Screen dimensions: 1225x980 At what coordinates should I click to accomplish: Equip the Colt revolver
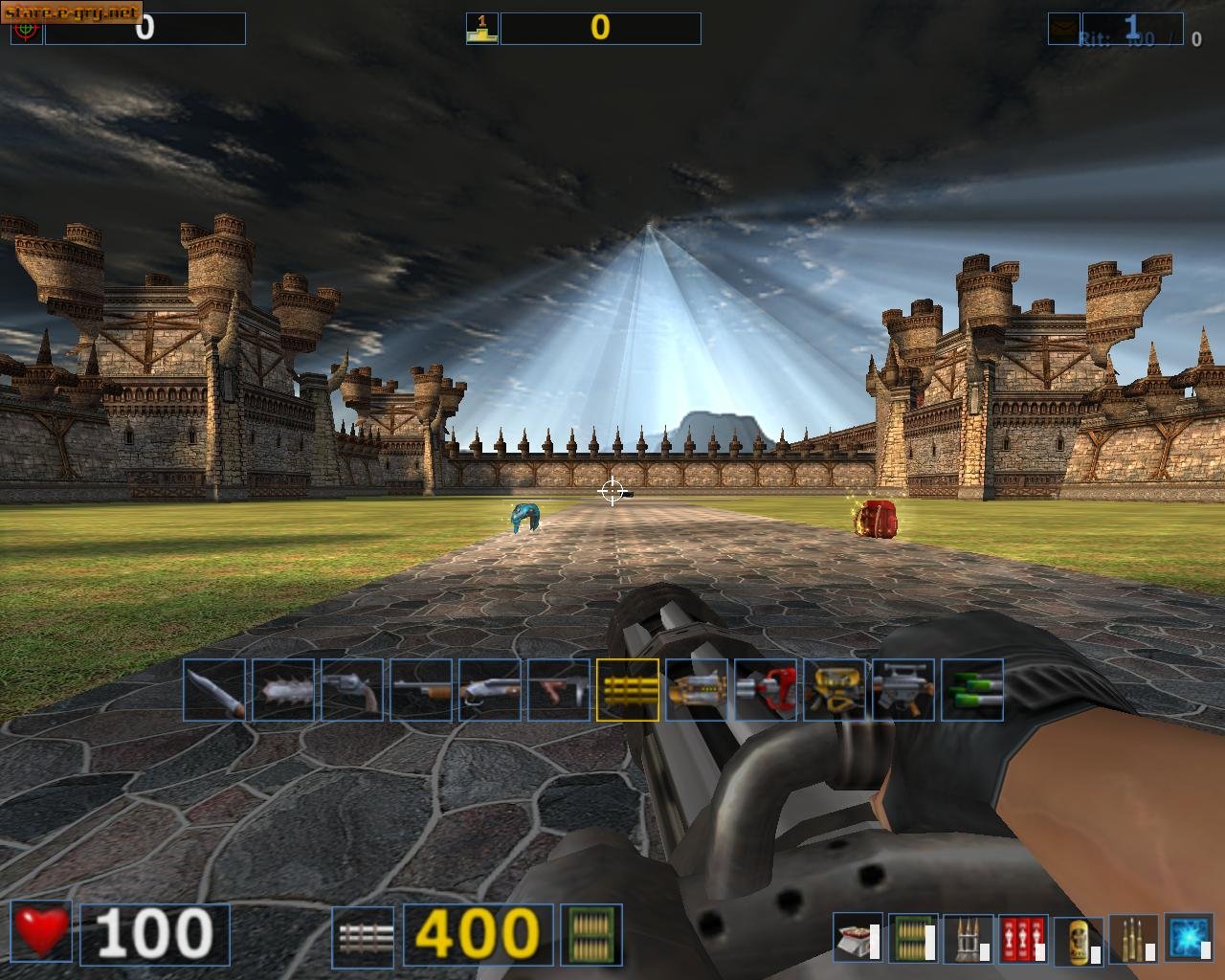coord(343,689)
